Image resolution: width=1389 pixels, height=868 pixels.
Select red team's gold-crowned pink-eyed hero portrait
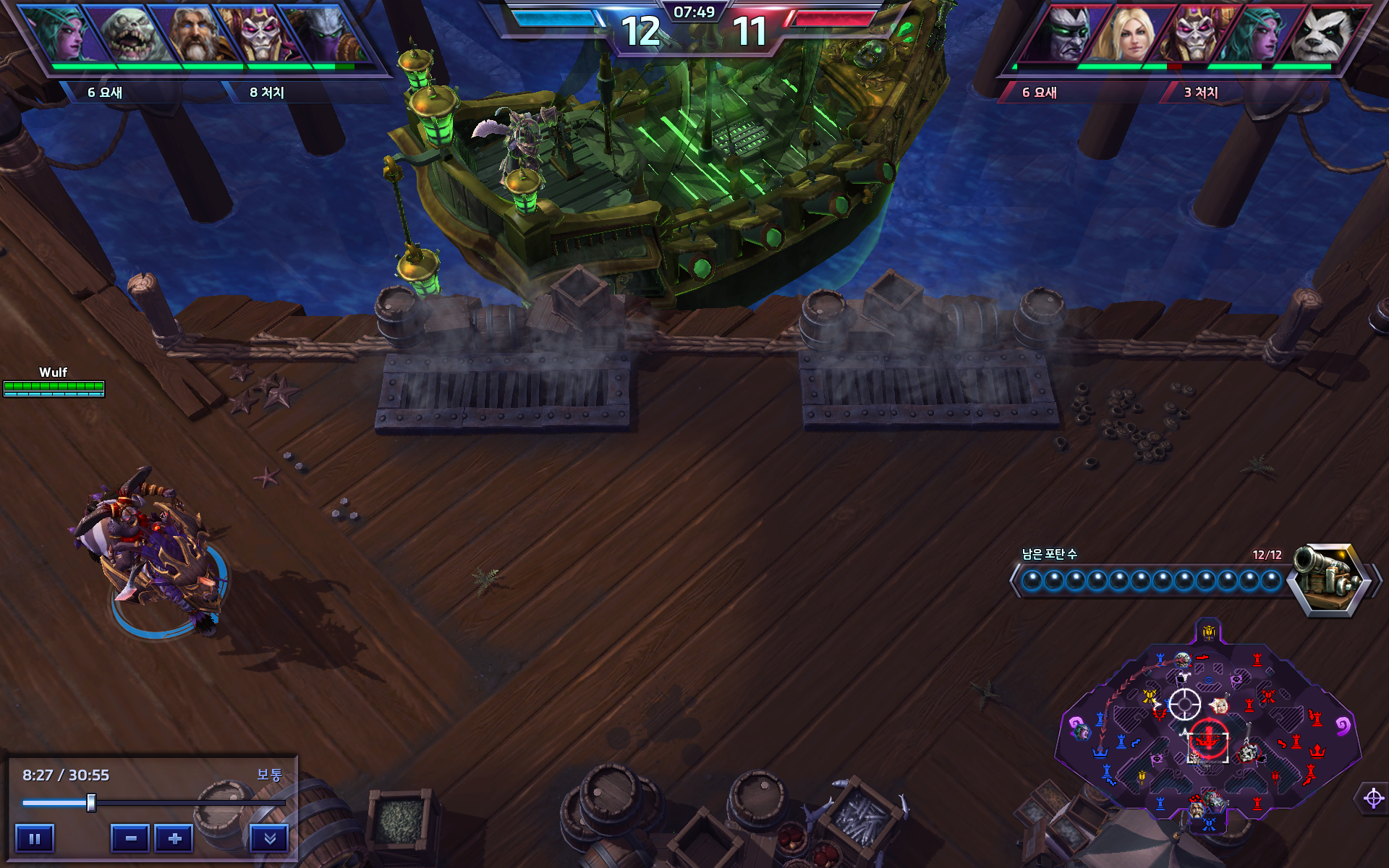1194,34
